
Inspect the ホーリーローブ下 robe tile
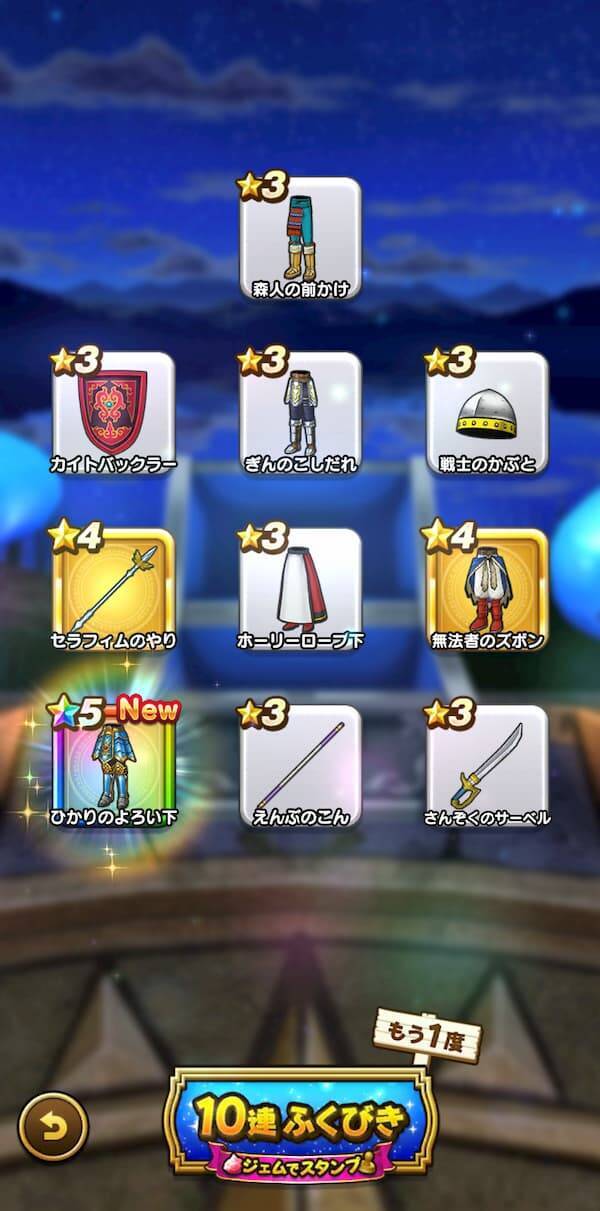300,589
